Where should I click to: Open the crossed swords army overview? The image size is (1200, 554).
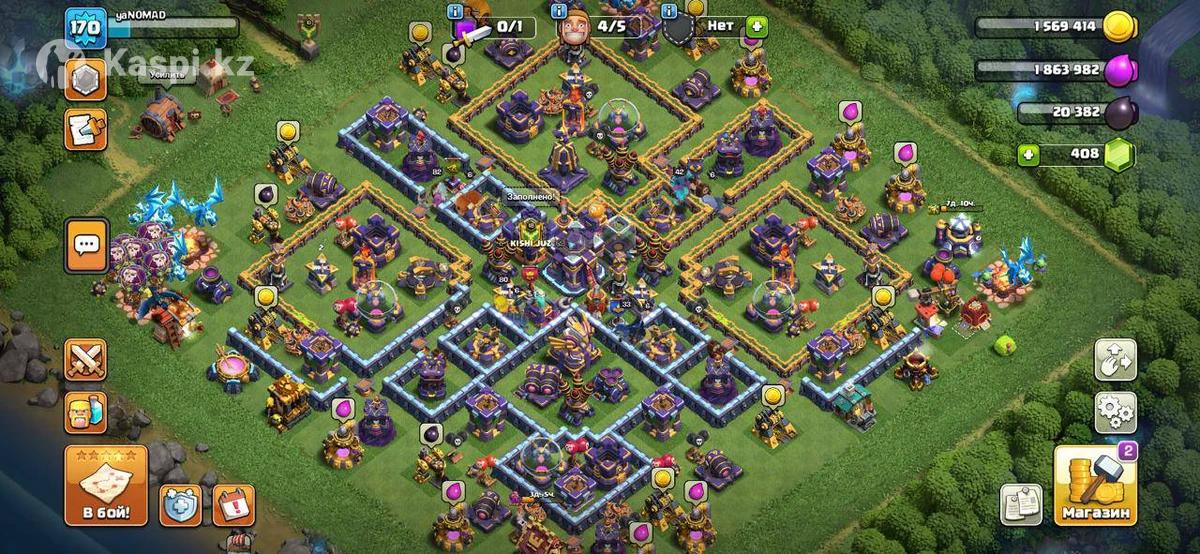[86, 360]
